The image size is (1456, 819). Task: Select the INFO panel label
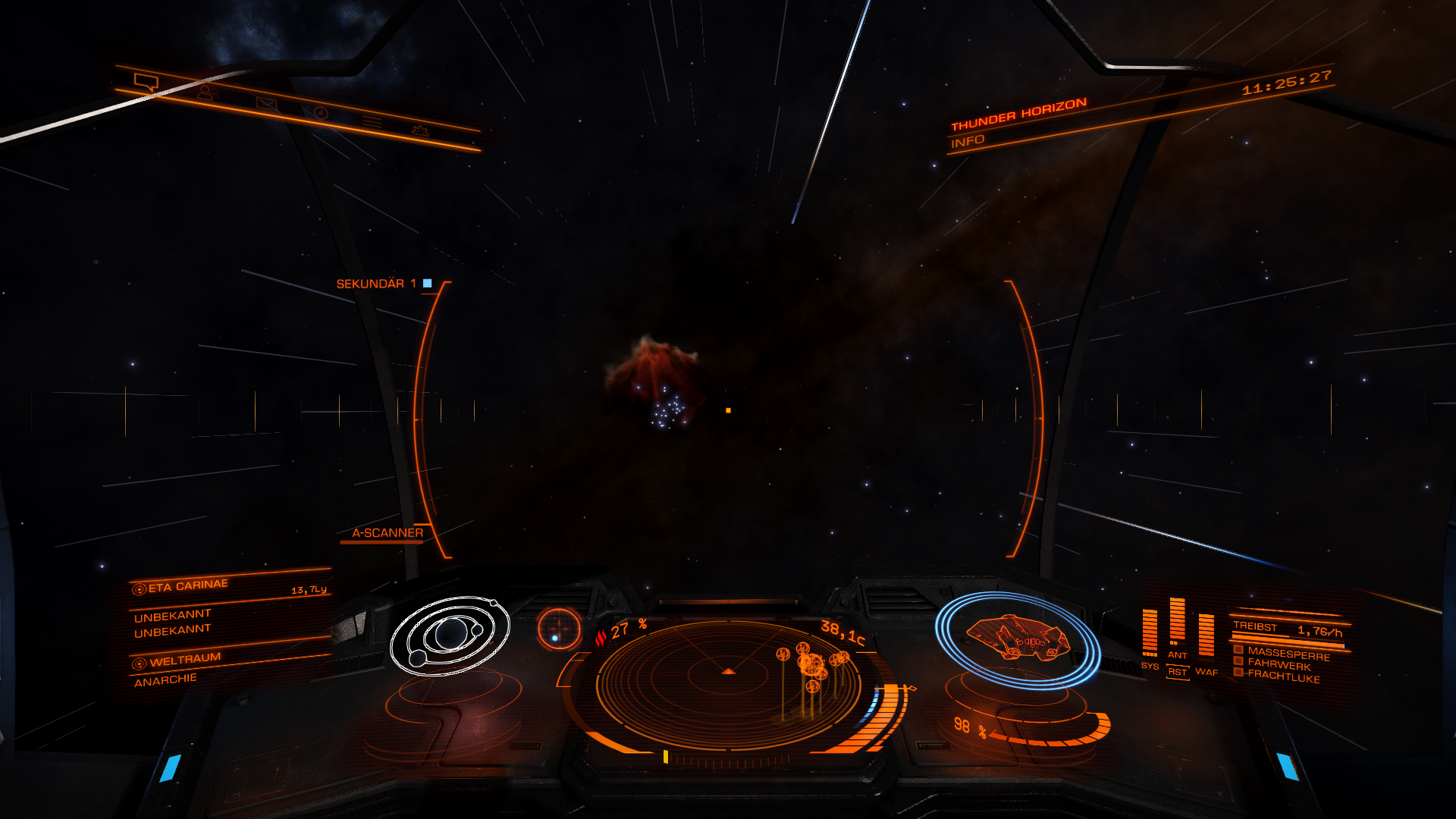(968, 141)
